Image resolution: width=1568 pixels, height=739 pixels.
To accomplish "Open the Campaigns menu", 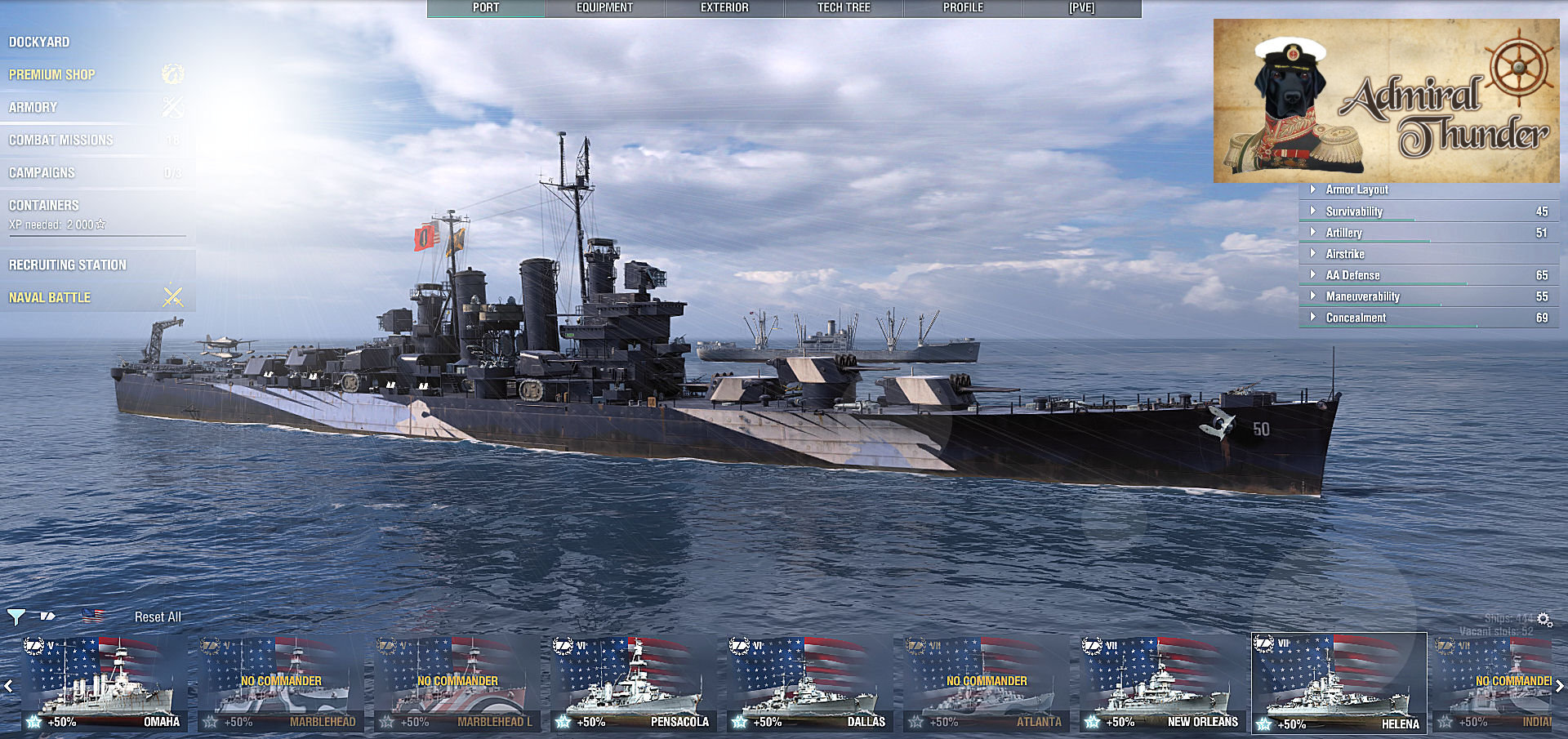I will coord(42,172).
